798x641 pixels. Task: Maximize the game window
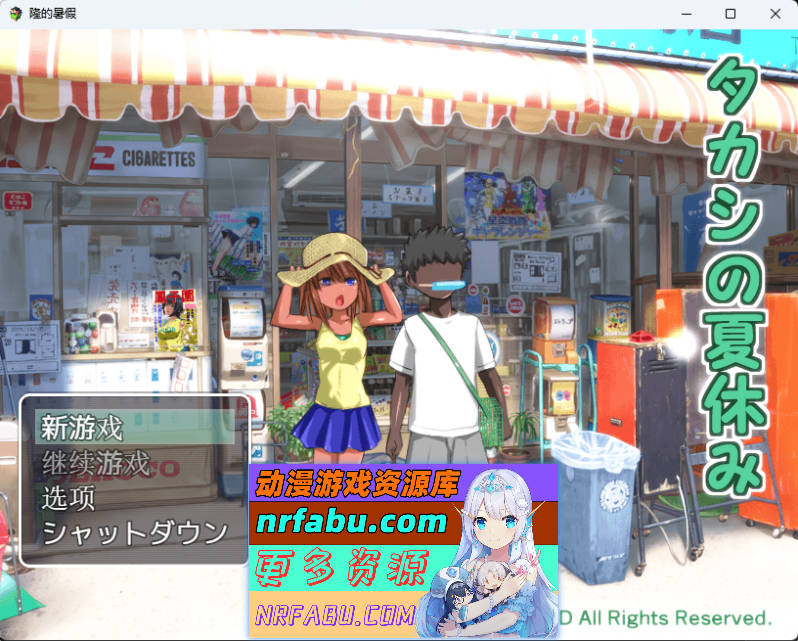730,14
